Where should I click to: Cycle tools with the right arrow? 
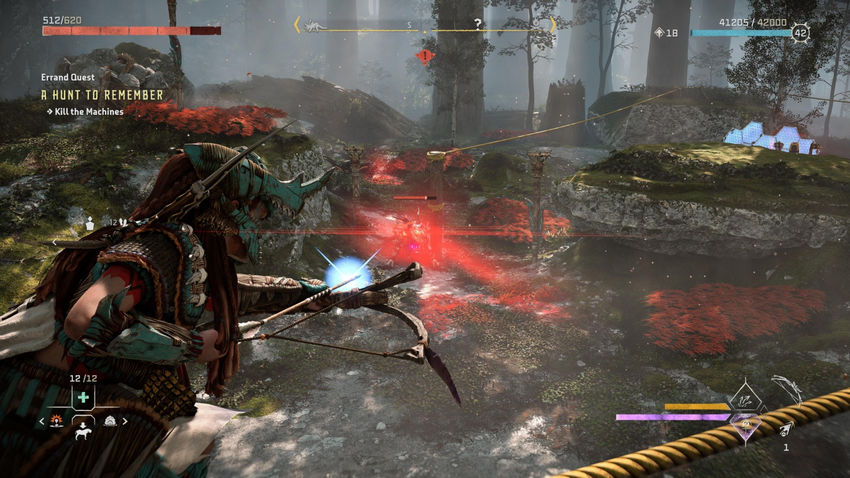pyautogui.click(x=126, y=422)
